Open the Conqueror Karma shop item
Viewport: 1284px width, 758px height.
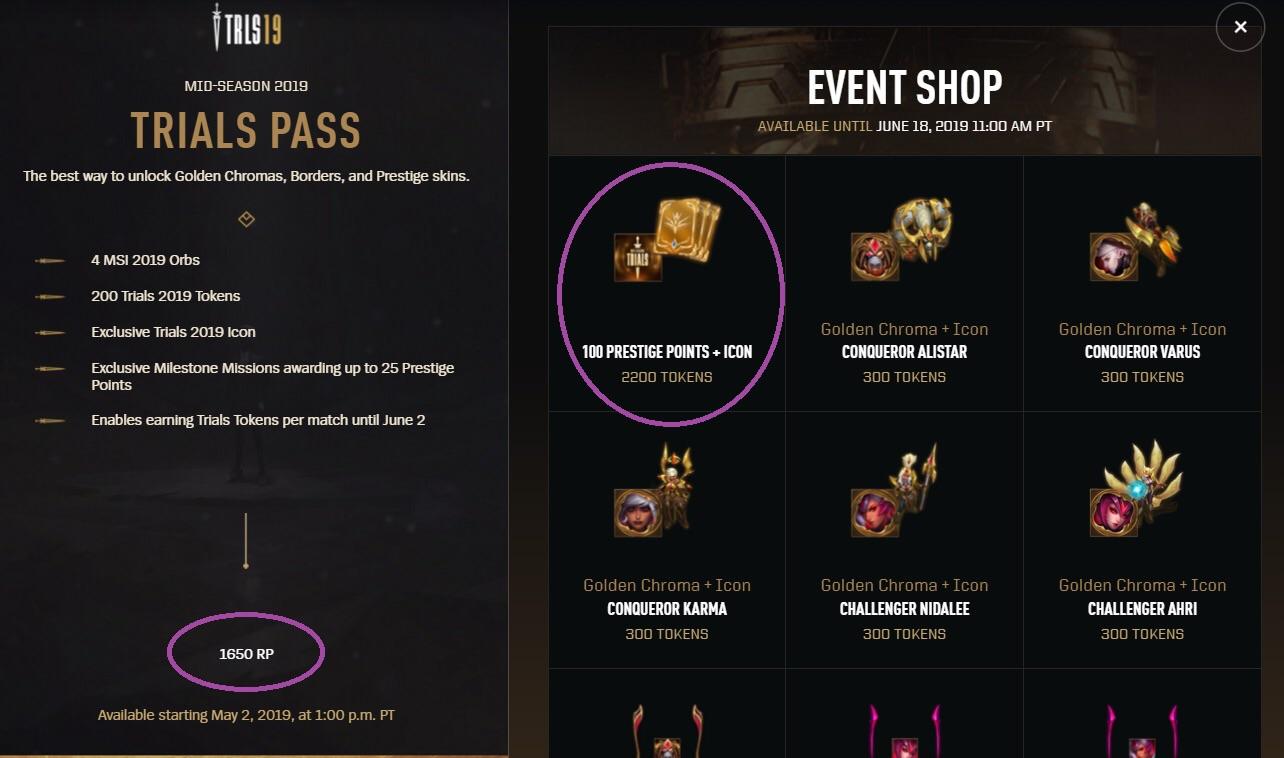pos(666,539)
